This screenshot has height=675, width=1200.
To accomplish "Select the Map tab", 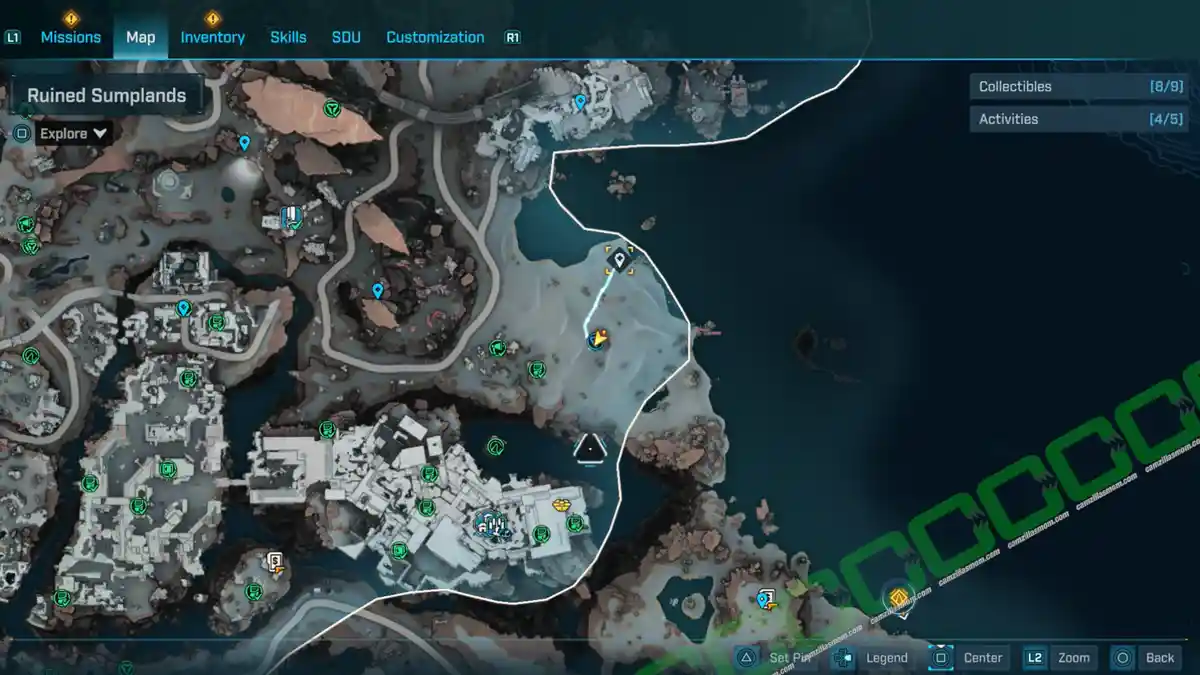I will pos(140,37).
